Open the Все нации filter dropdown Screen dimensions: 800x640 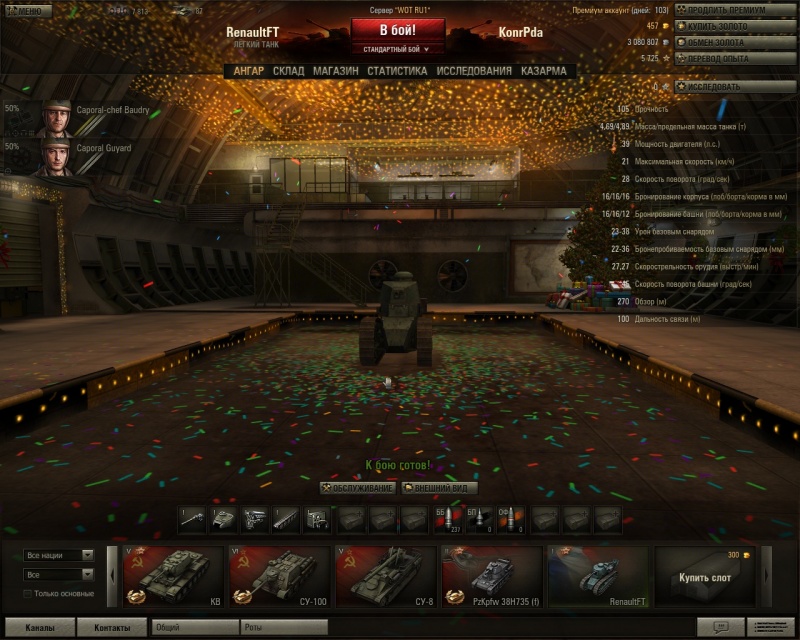coord(58,555)
